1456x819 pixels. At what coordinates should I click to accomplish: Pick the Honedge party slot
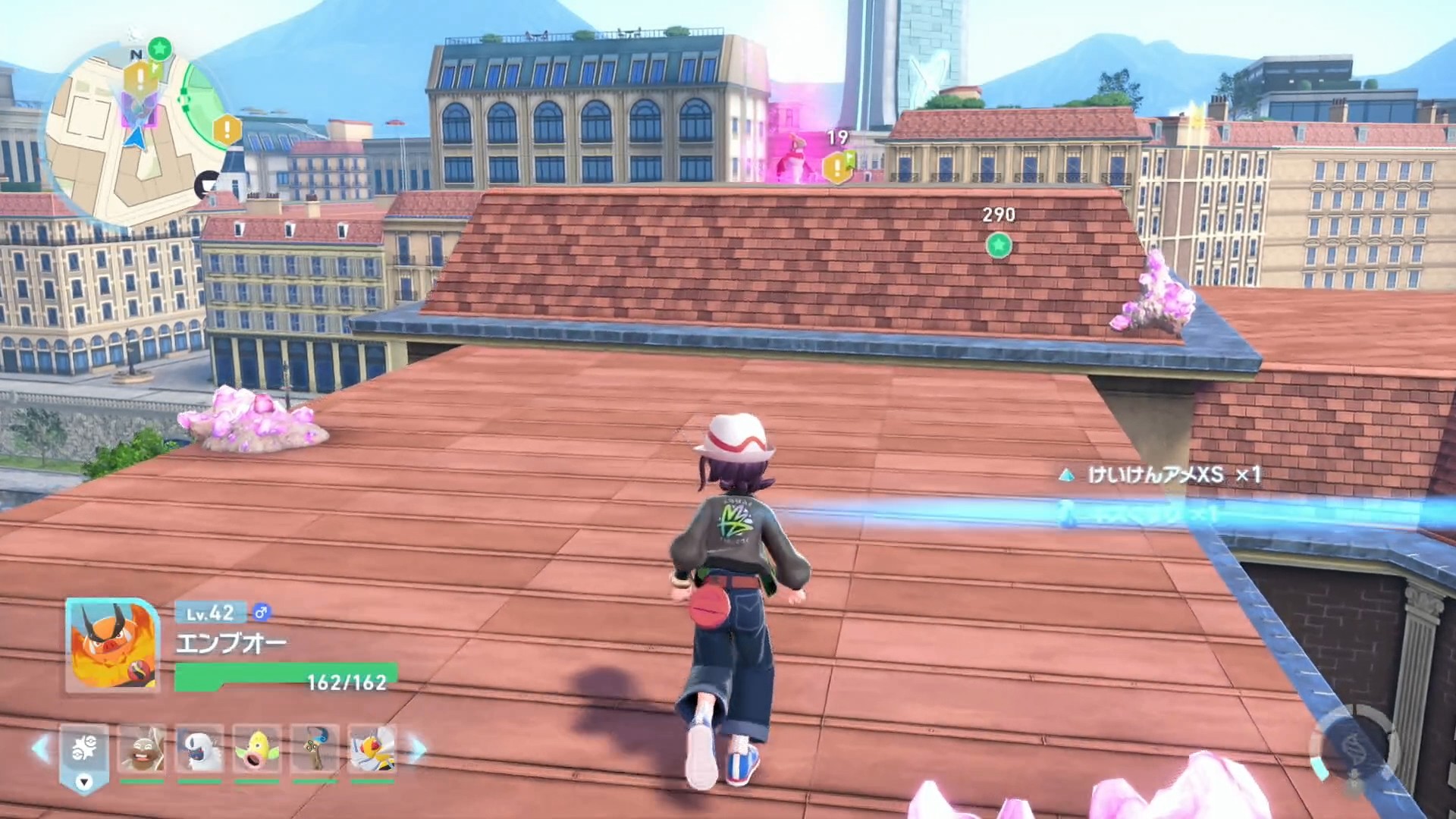(x=315, y=749)
